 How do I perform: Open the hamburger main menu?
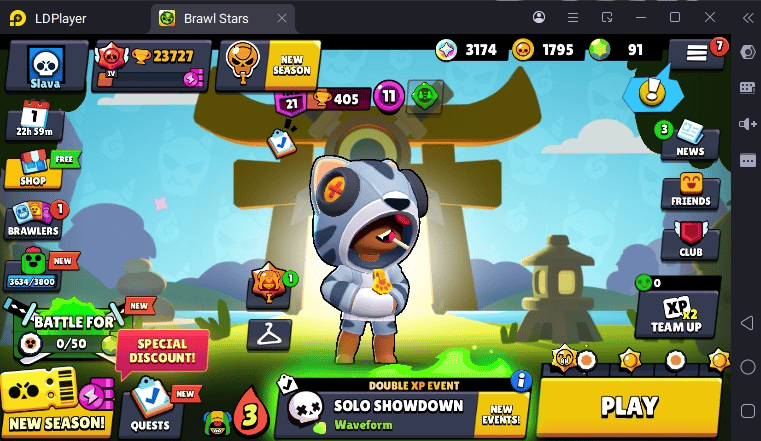[x=697, y=55]
